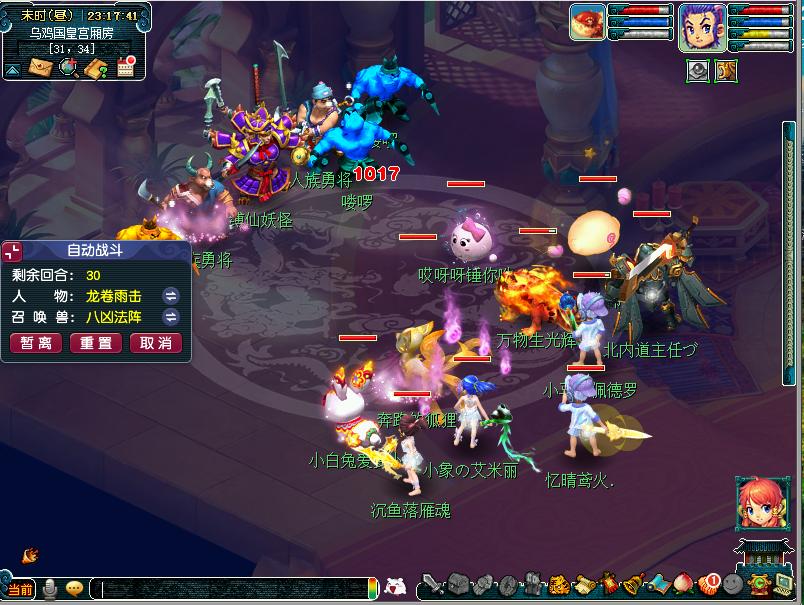The image size is (804, 605).
Task: Reset auto-battle with the 重置 button
Action: 96,343
